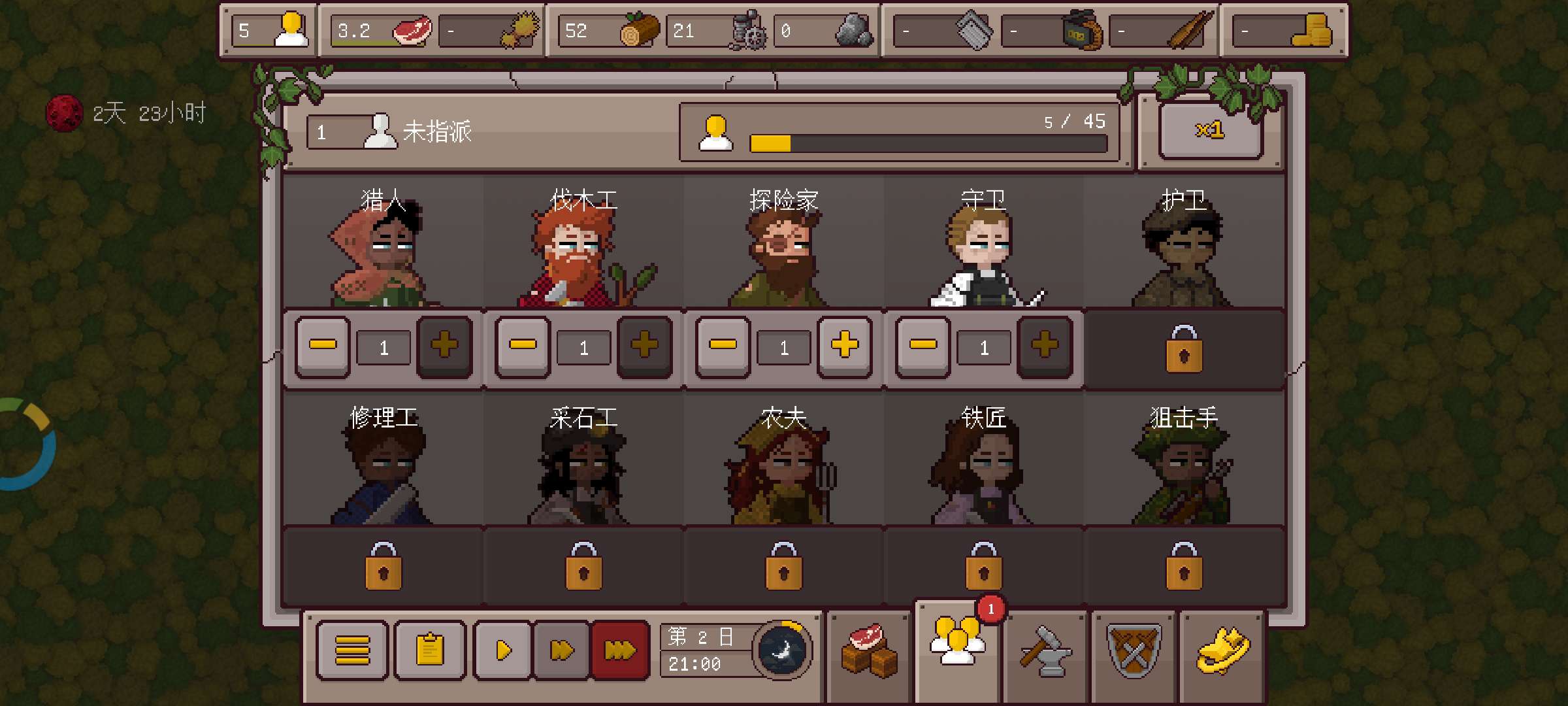Switch to the crossed-swords shield tab
Image resolution: width=1568 pixels, height=706 pixels.
click(1134, 650)
